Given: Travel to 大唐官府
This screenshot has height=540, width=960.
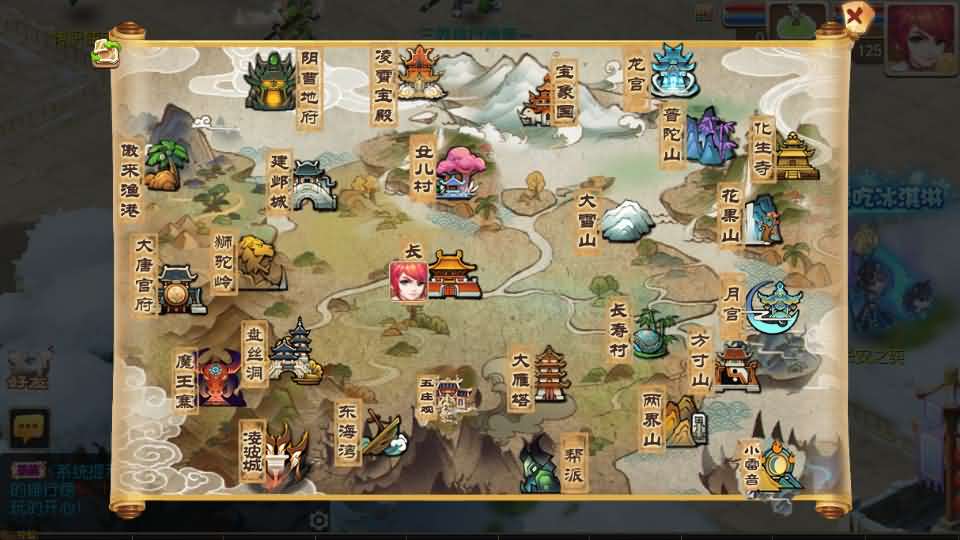Looking at the screenshot, I should coord(180,289).
